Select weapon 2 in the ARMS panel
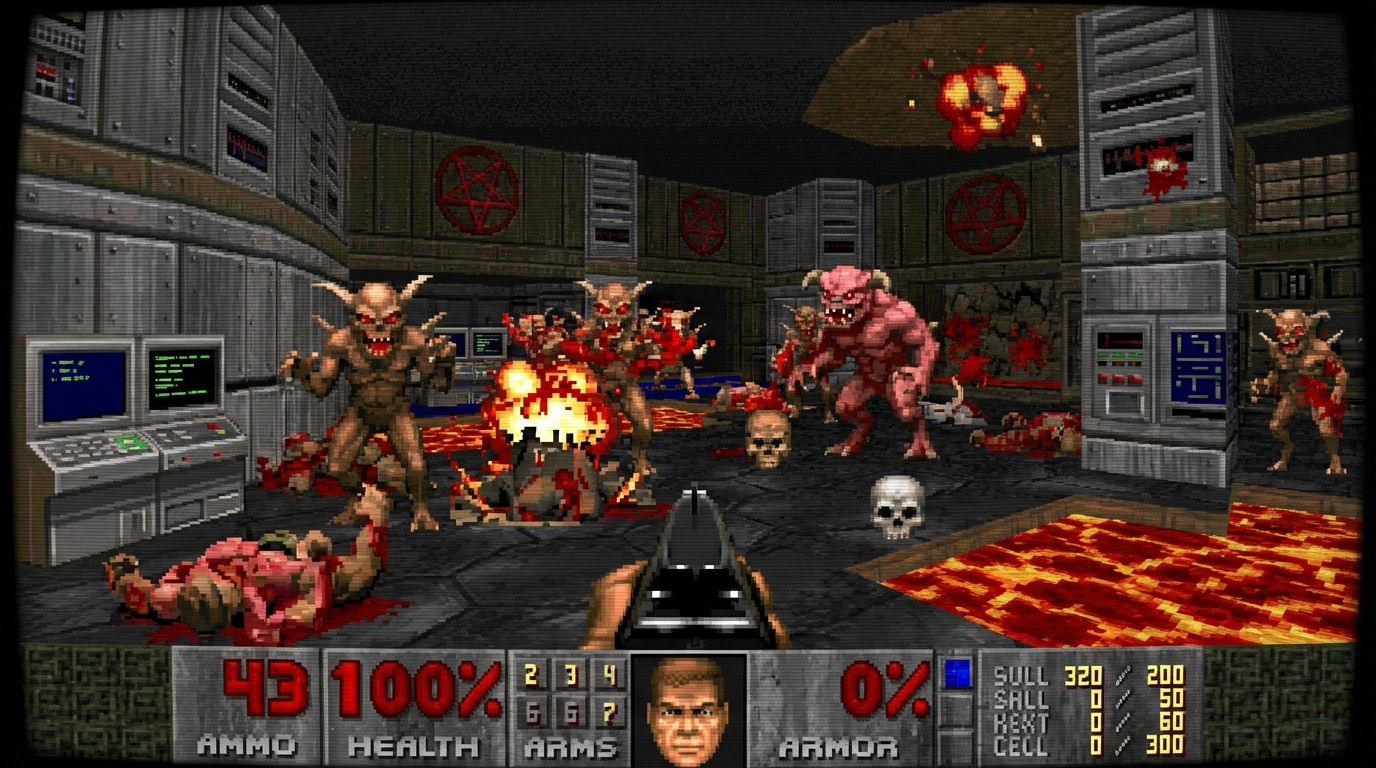The width and height of the screenshot is (1376, 768). tap(531, 677)
